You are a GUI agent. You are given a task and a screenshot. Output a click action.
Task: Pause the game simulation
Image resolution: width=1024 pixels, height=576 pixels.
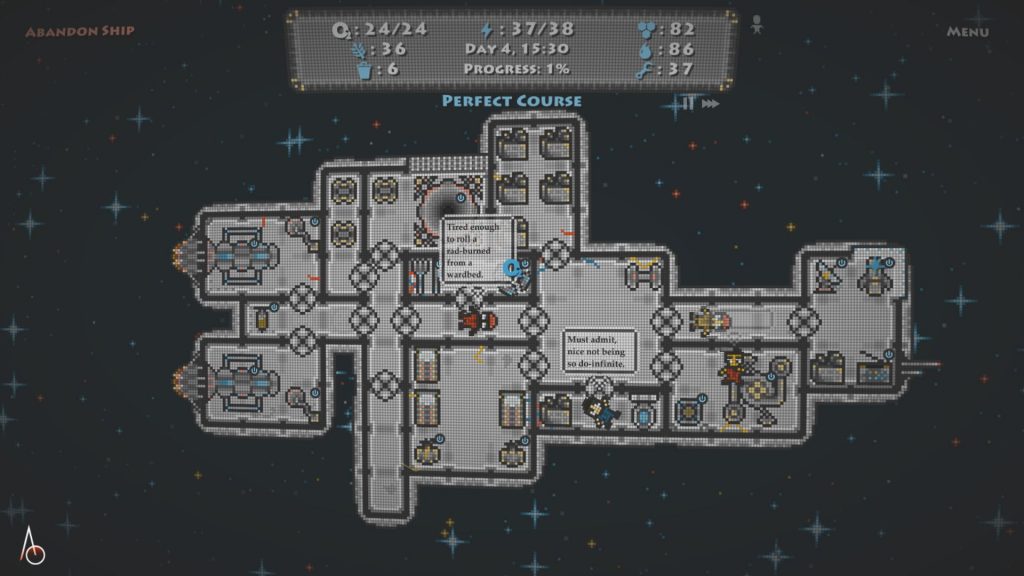(689, 103)
